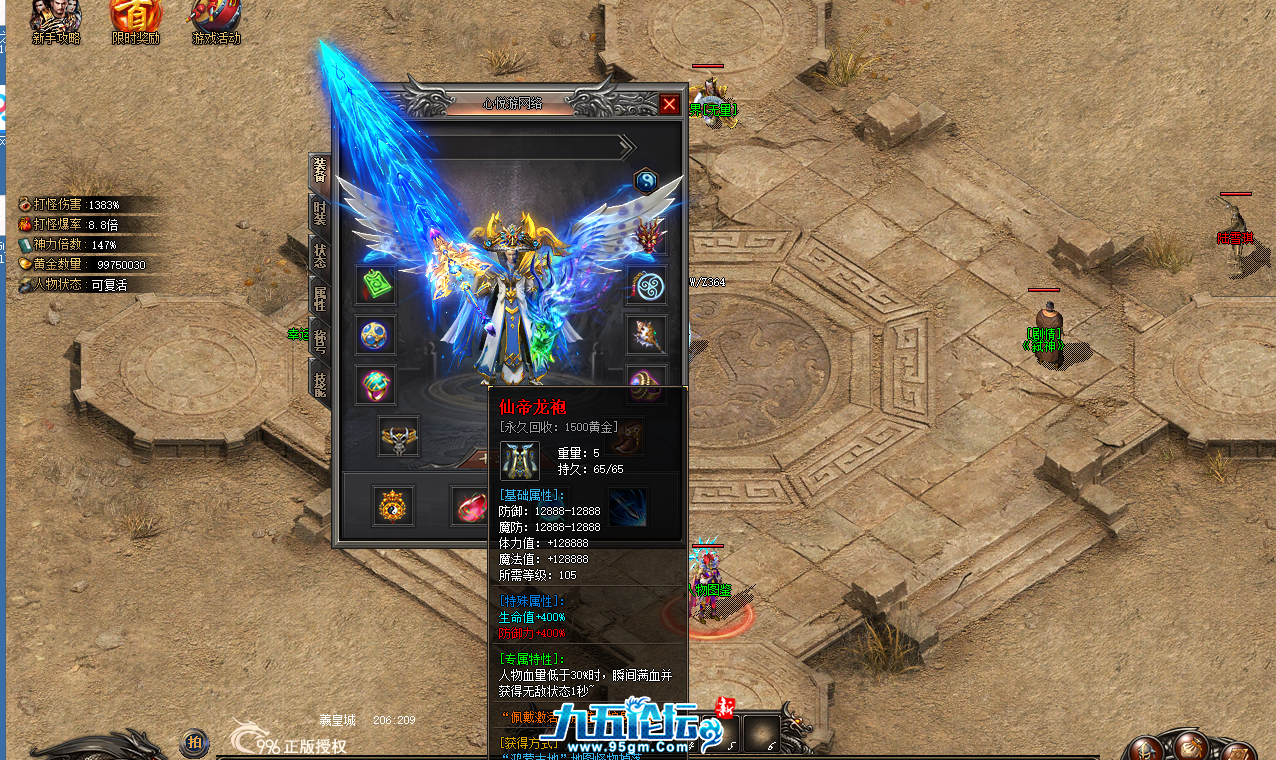Select the golden yin-yang medal slot
Image resolution: width=1276 pixels, height=760 pixels.
click(393, 507)
